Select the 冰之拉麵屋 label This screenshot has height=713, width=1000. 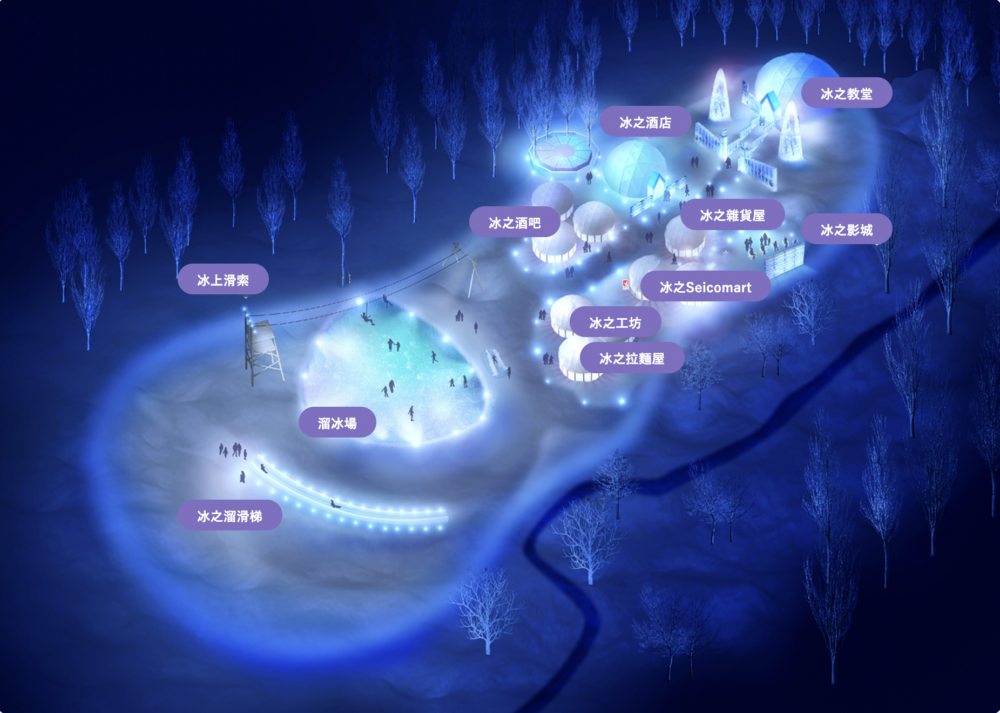coord(631,357)
